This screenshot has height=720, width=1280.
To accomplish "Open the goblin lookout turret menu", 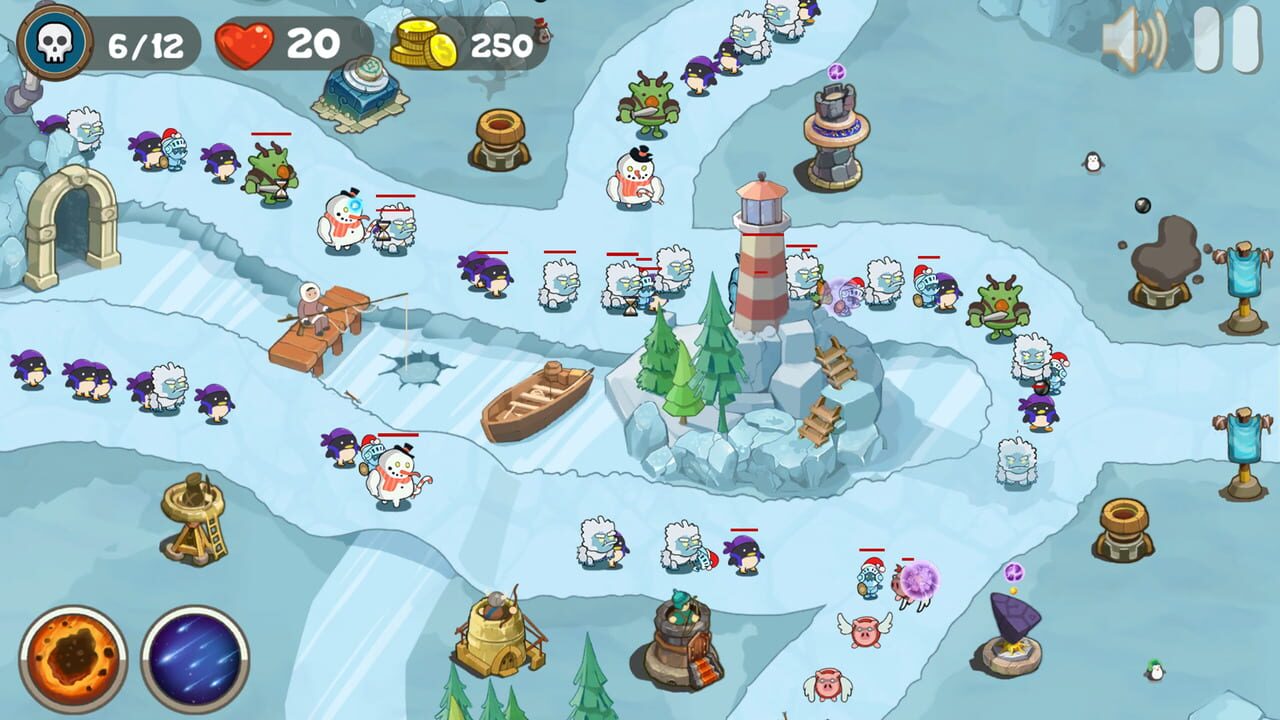I will tap(686, 630).
